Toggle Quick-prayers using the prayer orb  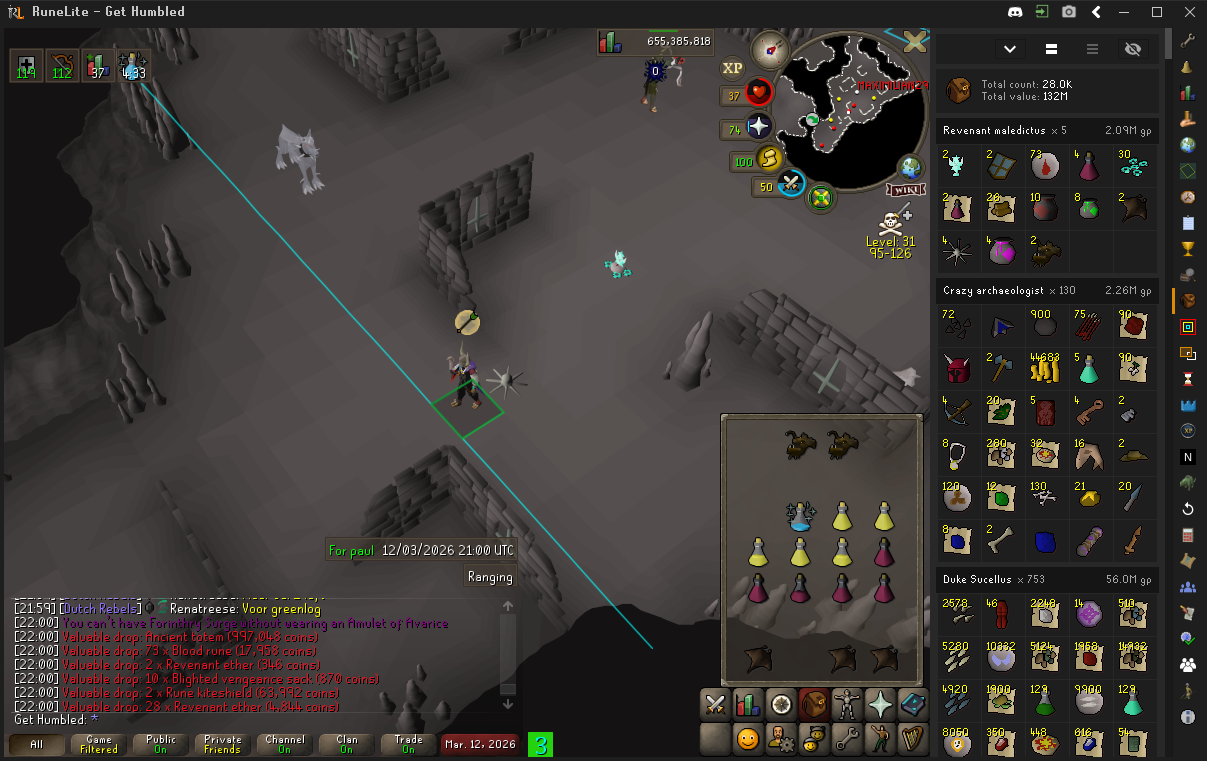(x=759, y=127)
